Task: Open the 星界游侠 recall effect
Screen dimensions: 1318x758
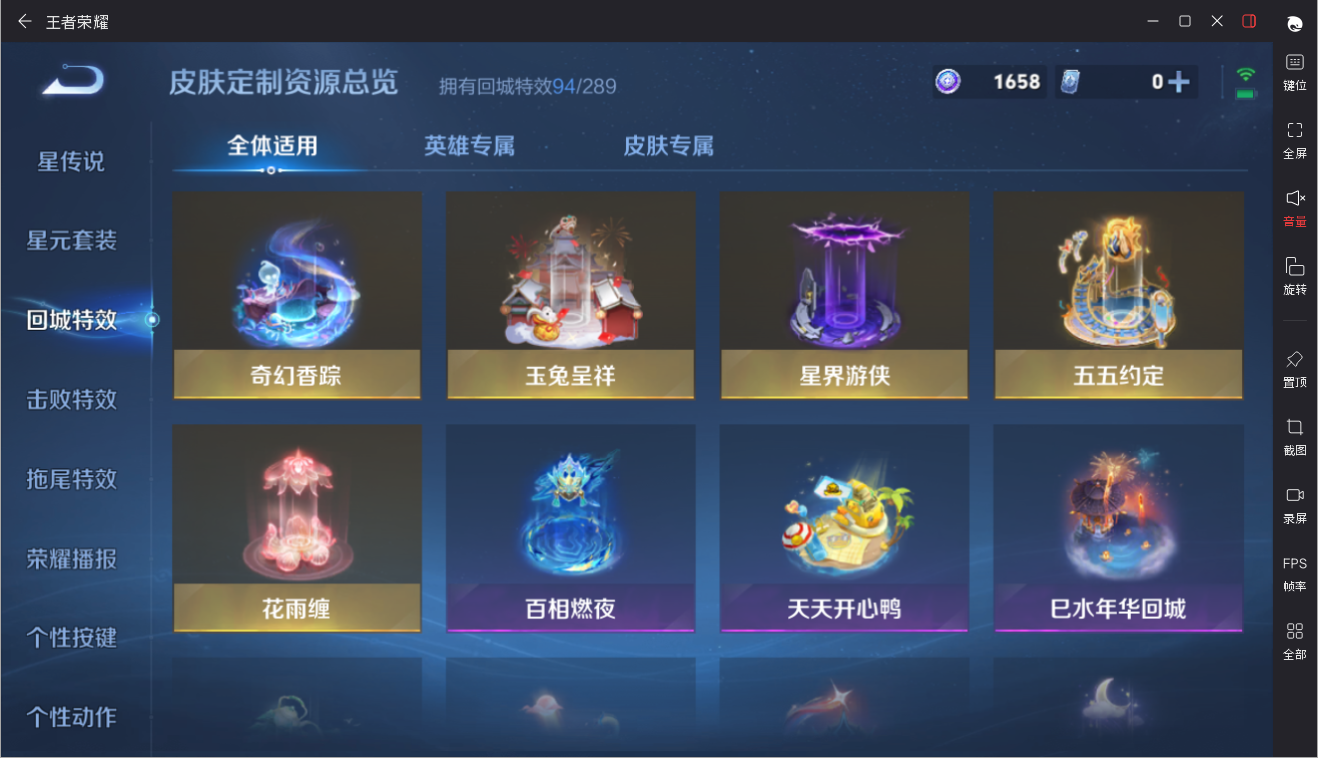Action: 844,295
